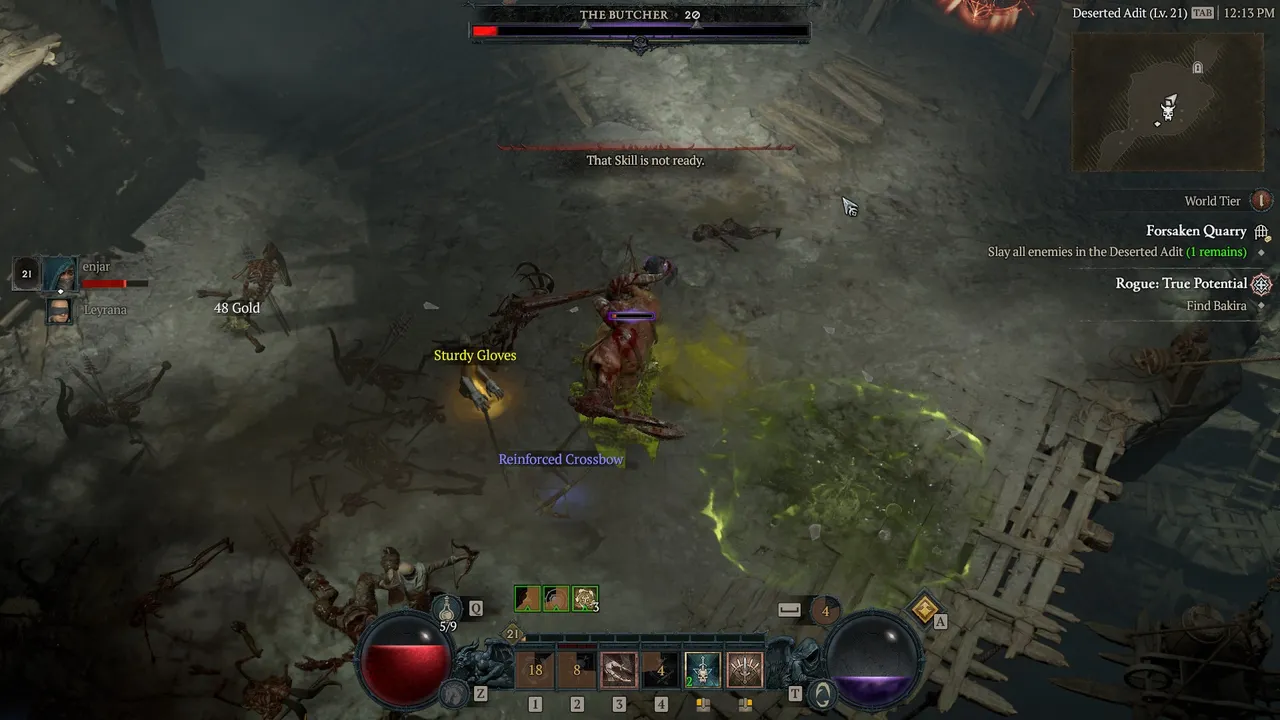Click the skill slot showing cooldown 18
This screenshot has height=720, width=1280.
click(535, 670)
